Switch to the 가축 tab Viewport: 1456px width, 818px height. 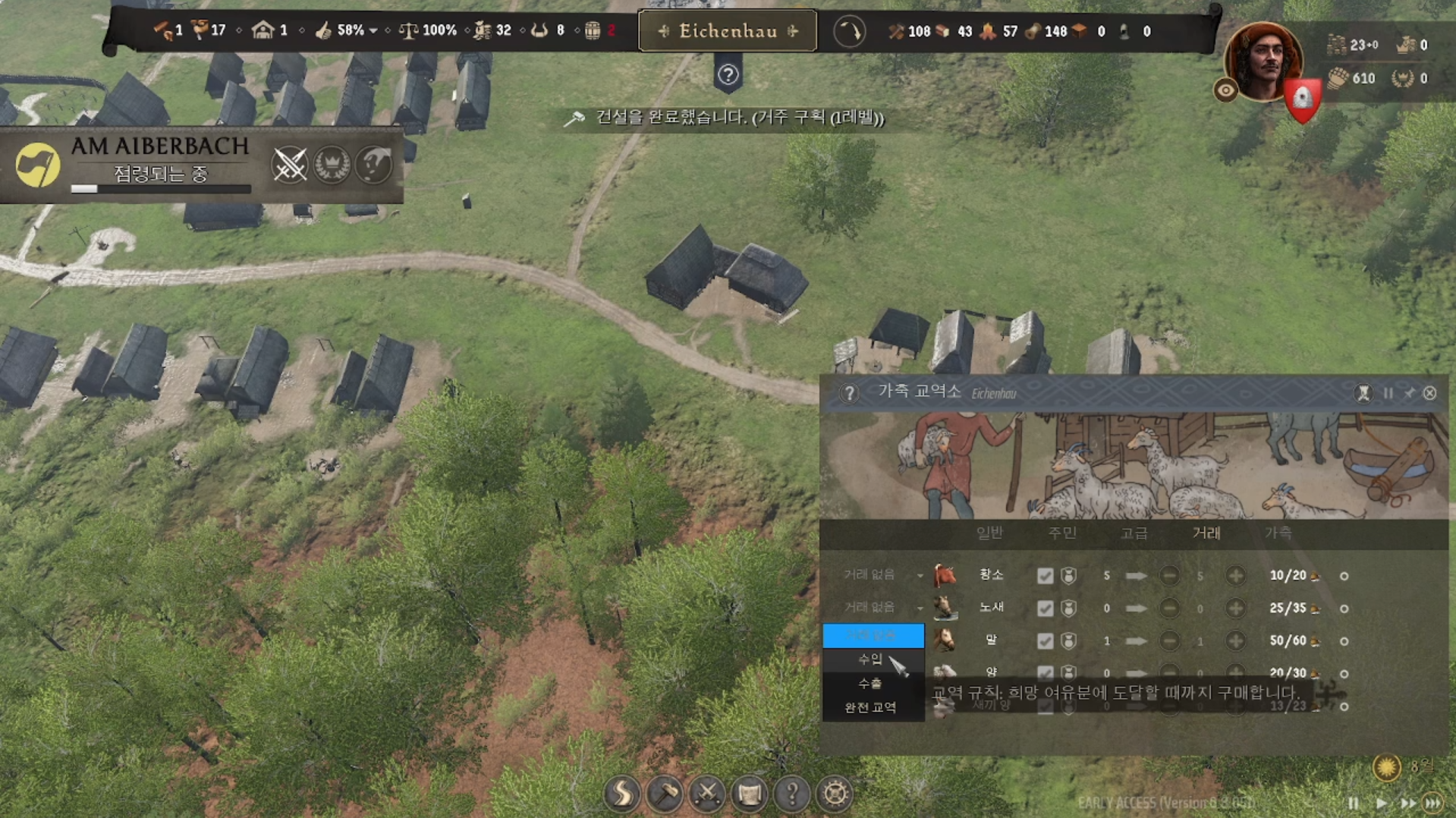(x=1278, y=533)
